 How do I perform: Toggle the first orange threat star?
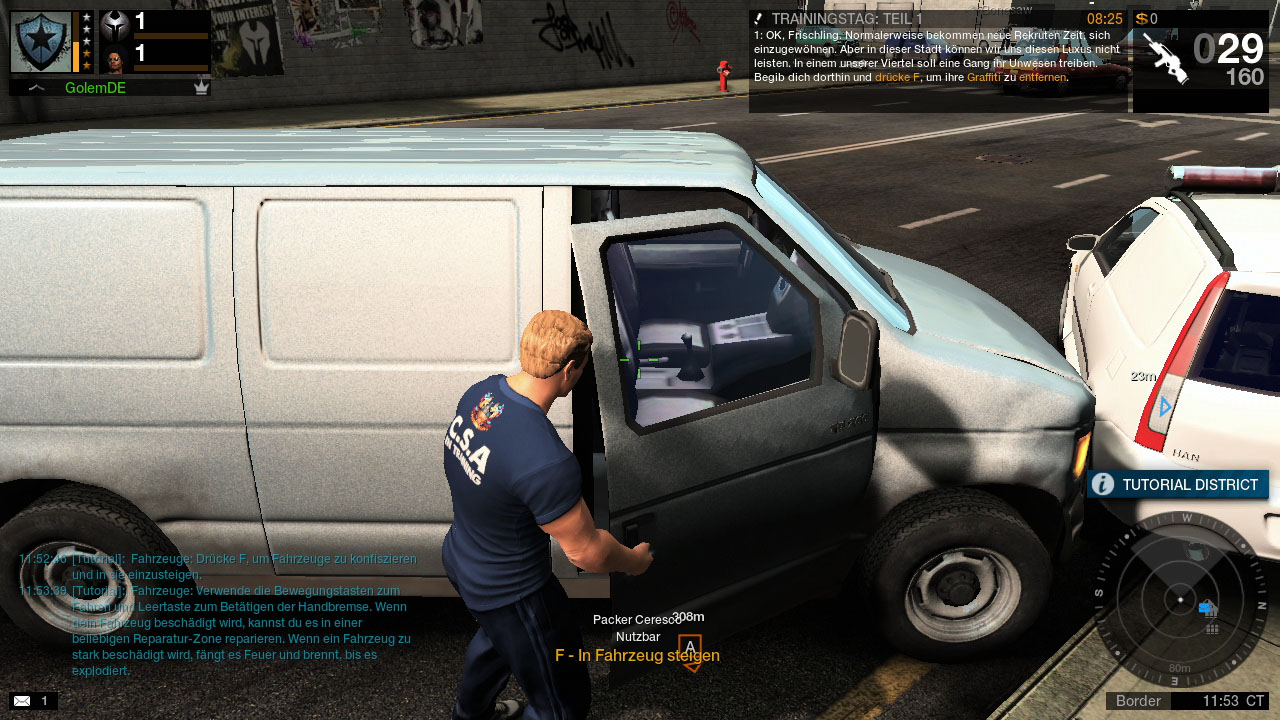coord(86,53)
